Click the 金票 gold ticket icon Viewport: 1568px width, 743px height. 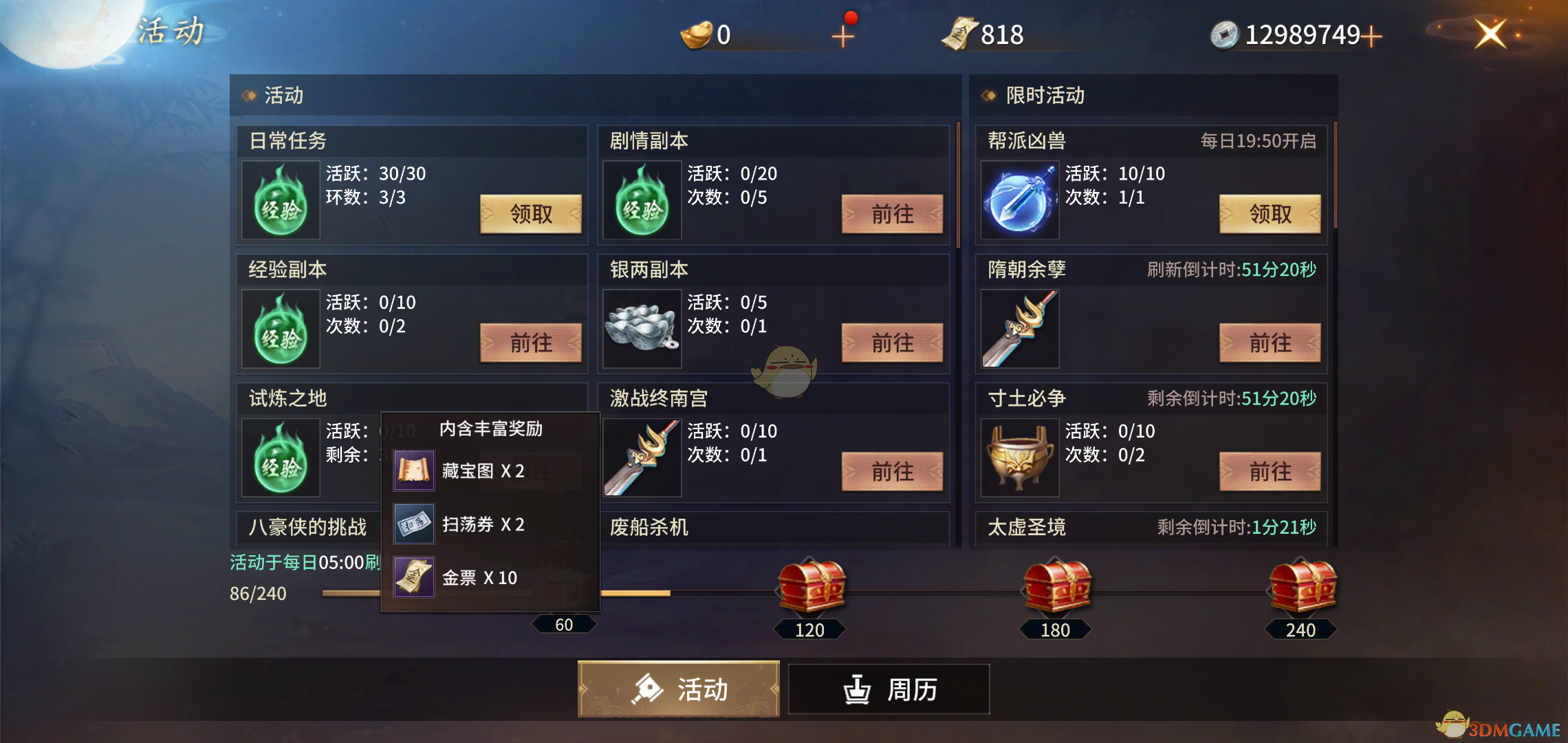(x=413, y=577)
